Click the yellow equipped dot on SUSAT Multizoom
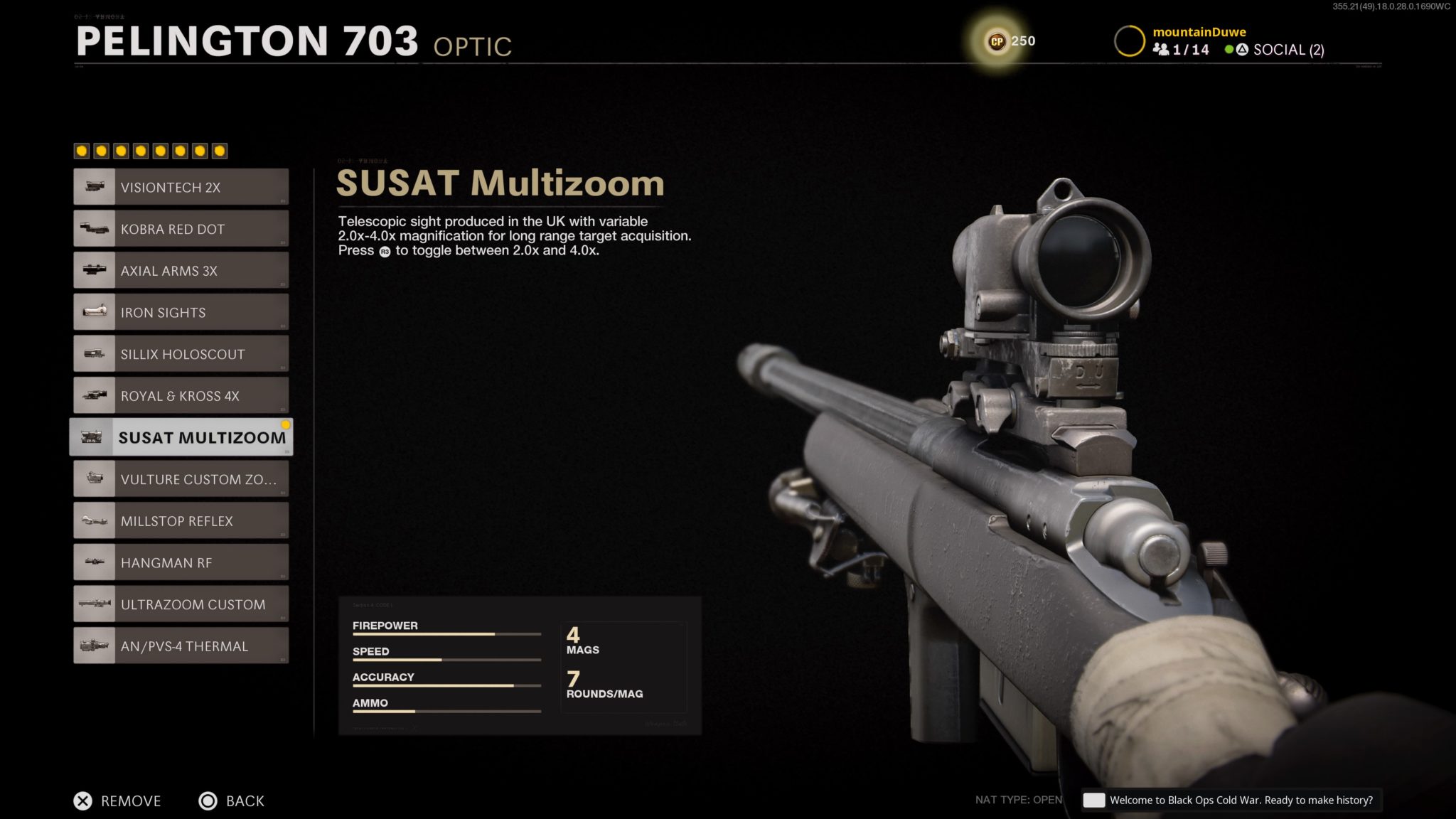 click(x=286, y=424)
